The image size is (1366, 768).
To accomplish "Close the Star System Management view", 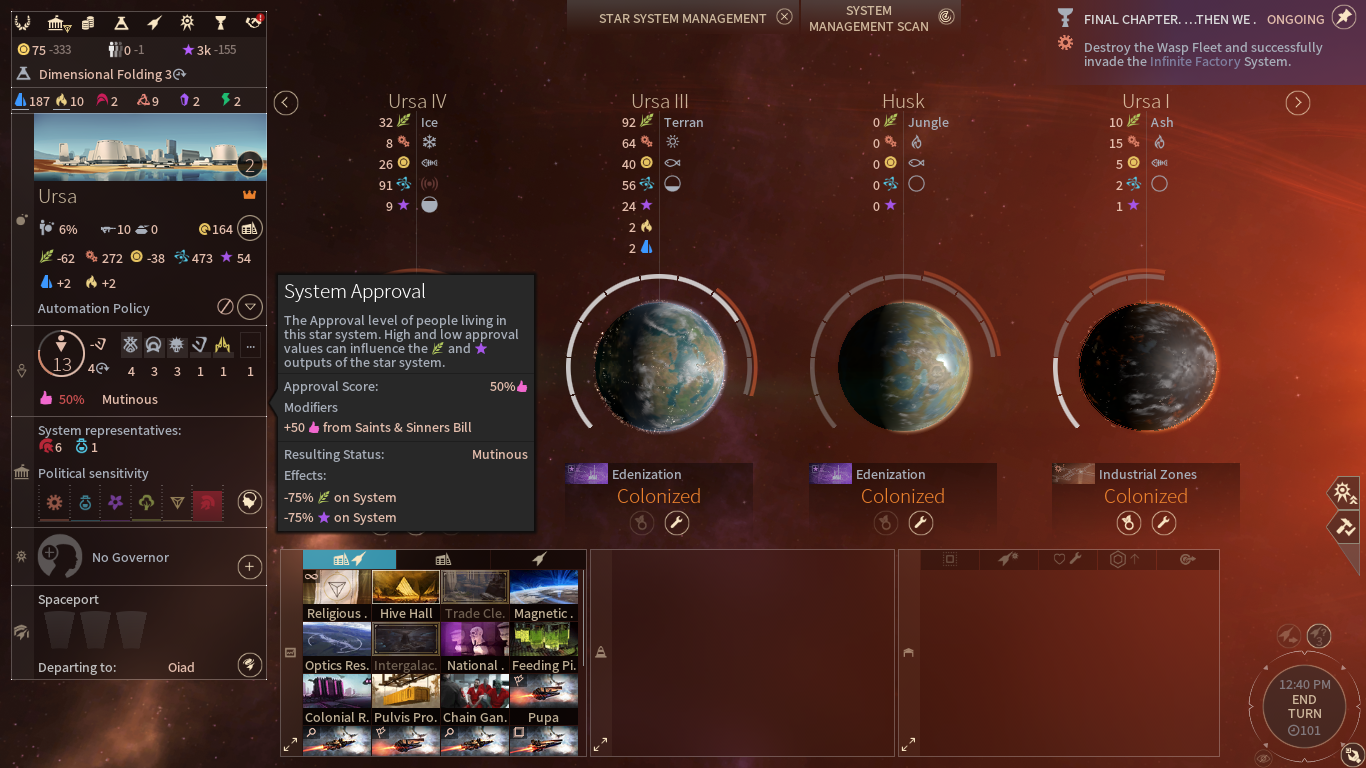I will [784, 17].
